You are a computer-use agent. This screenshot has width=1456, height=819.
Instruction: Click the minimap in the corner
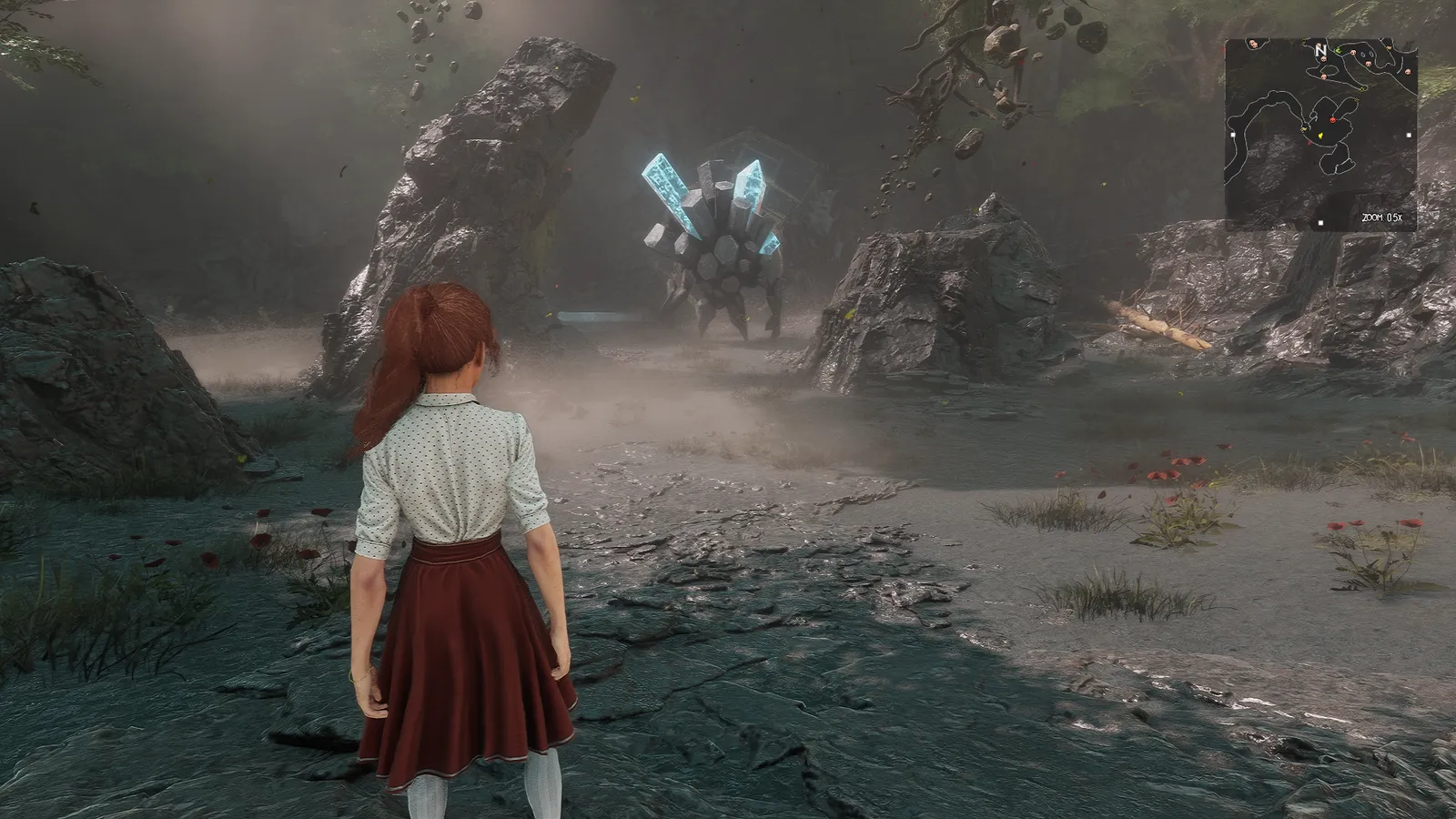(x=1319, y=134)
